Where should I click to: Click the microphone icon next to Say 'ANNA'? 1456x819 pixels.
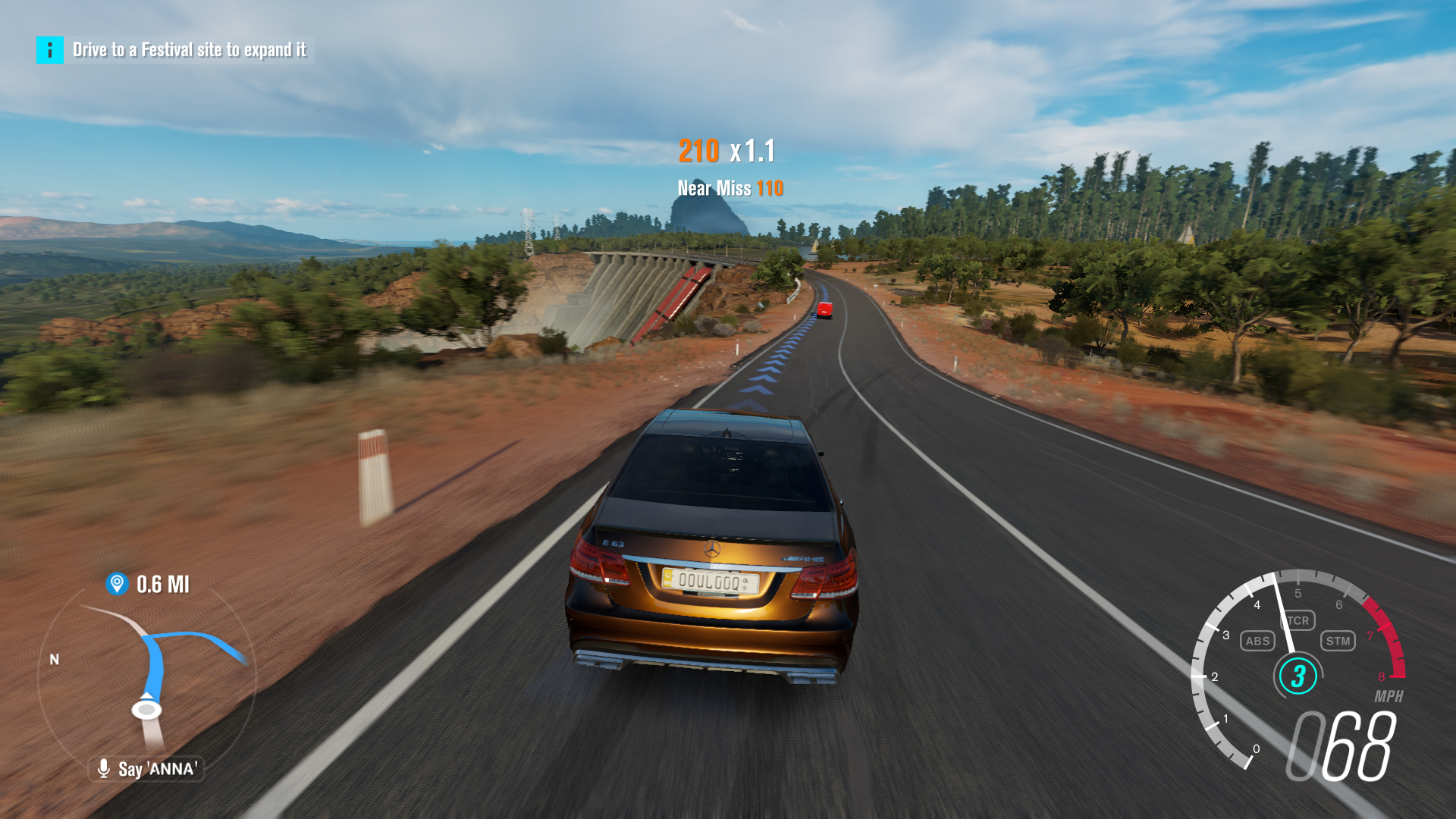coord(103,768)
